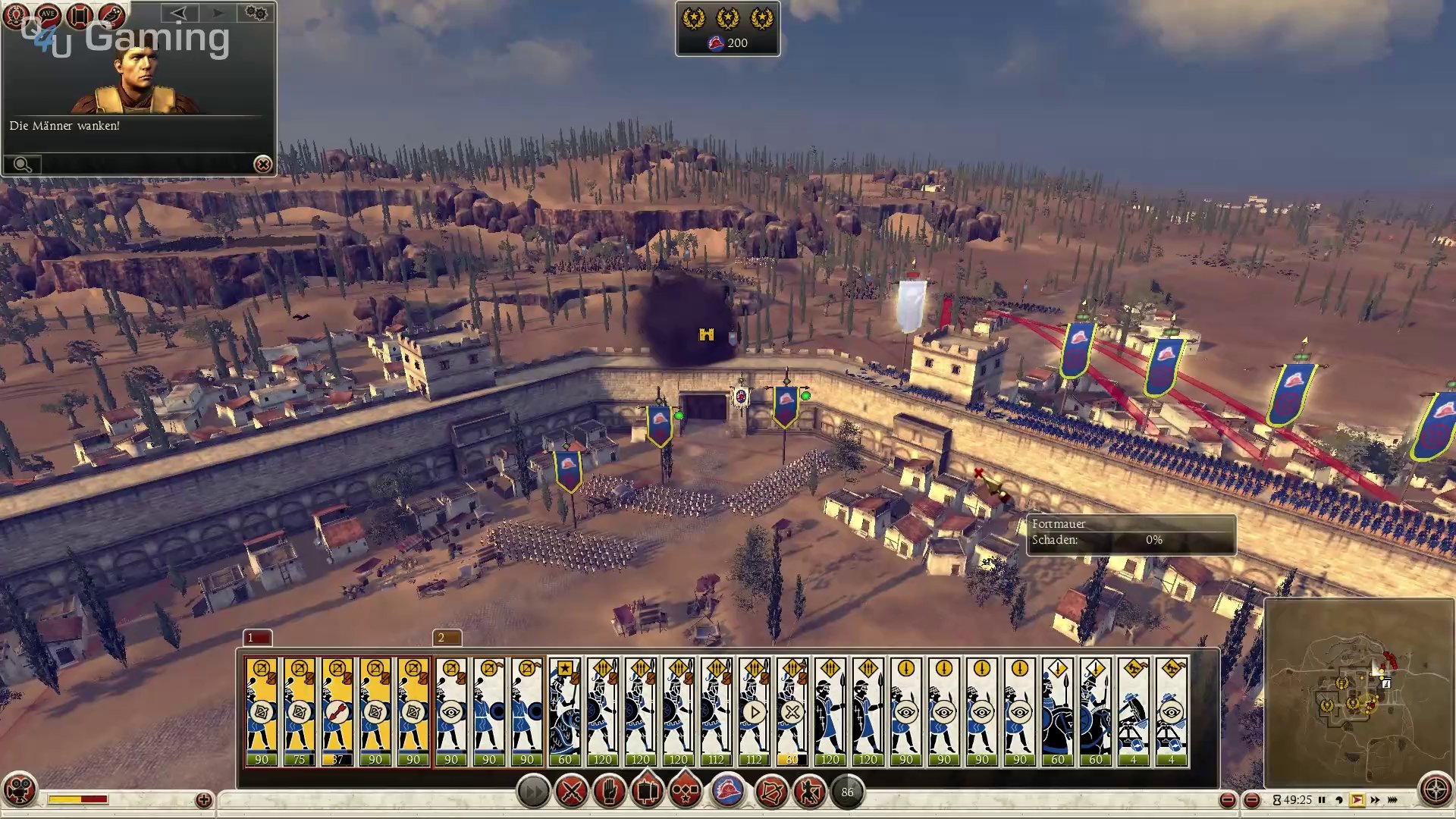Select unit group 2 tab
Viewport: 1456px width, 819px height.
[x=447, y=638]
